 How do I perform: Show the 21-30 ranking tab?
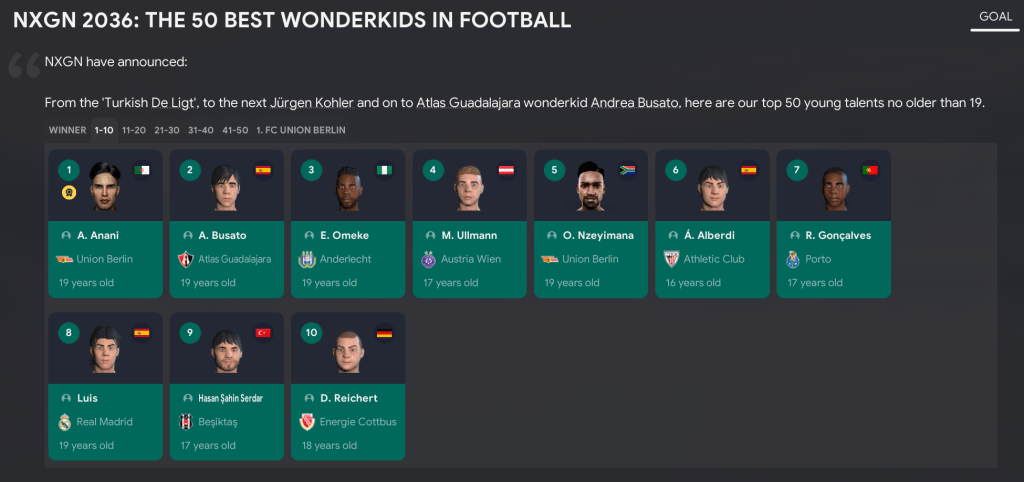coord(166,130)
